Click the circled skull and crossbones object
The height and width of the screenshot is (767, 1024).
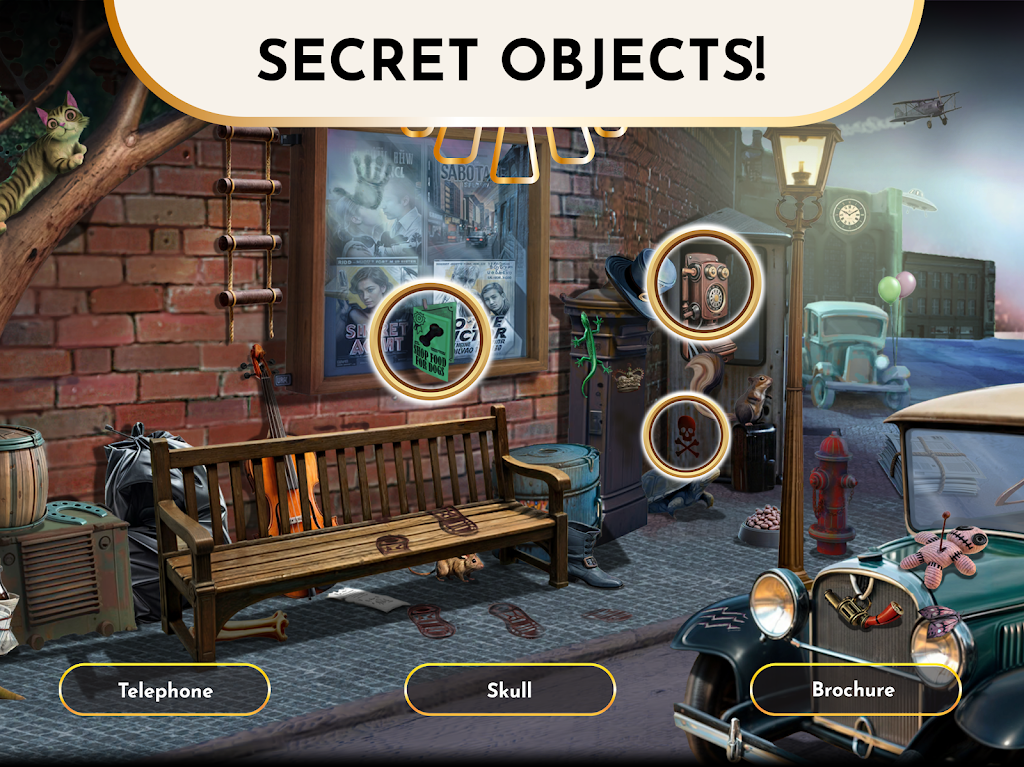click(686, 439)
